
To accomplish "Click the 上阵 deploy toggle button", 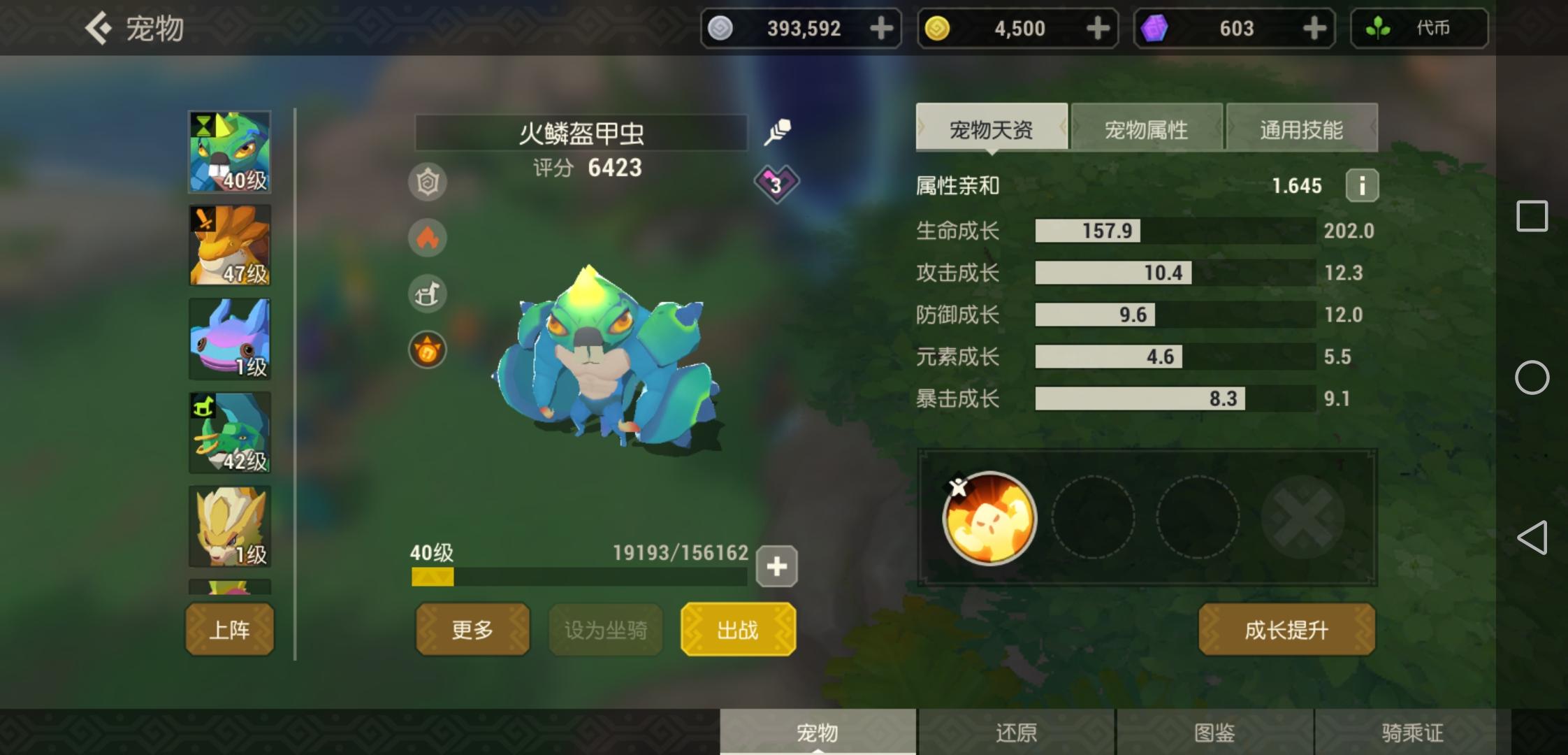I will [229, 629].
